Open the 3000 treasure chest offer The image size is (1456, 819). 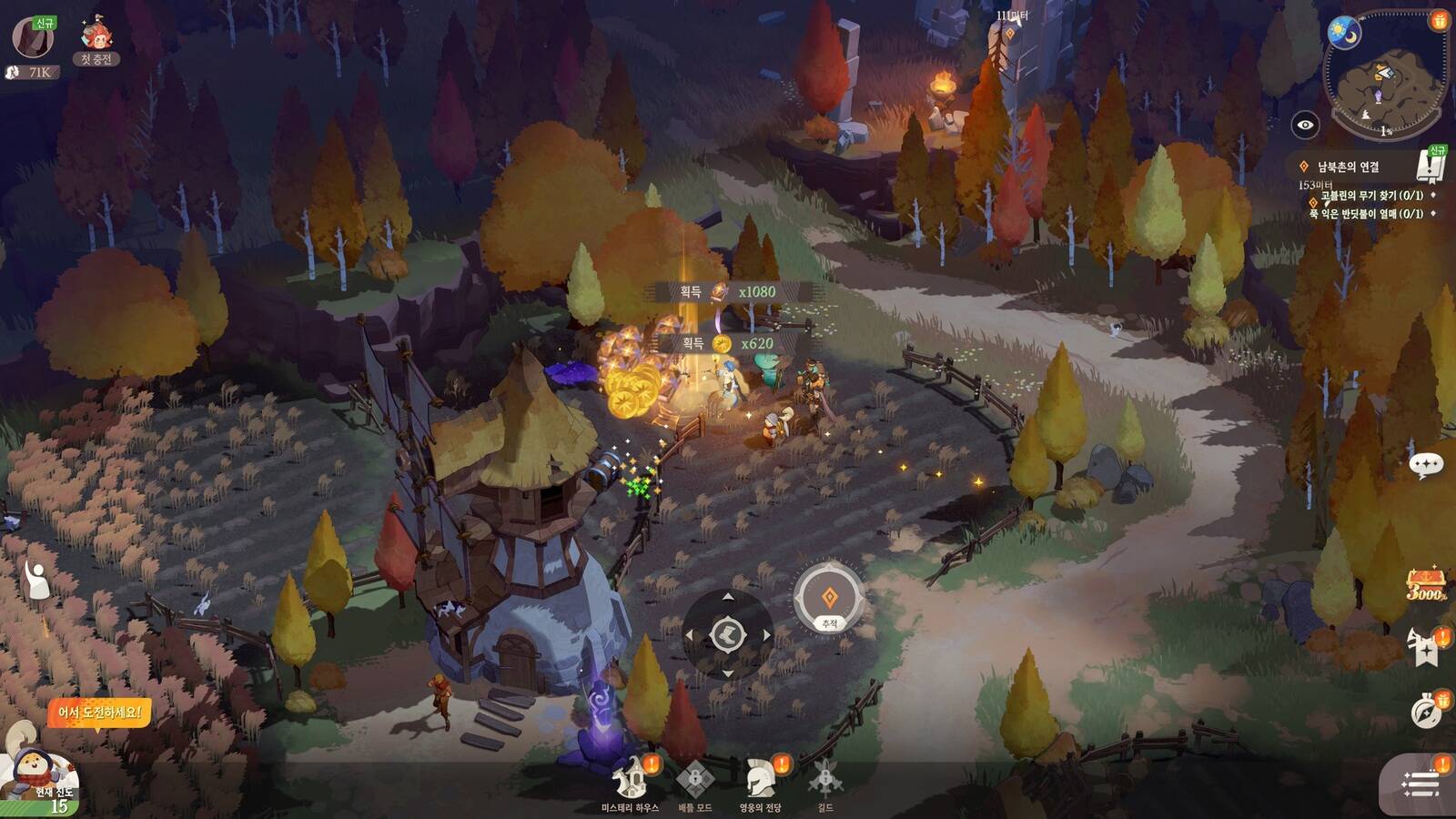[x=1425, y=584]
